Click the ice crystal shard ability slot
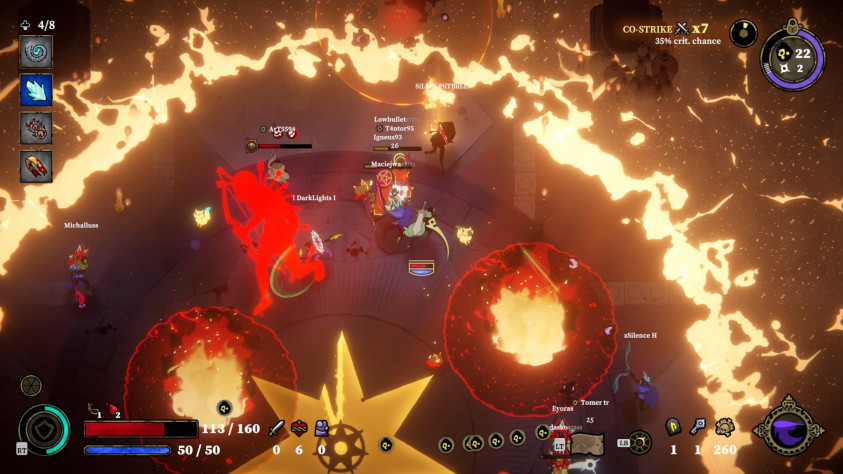 pos(36,90)
